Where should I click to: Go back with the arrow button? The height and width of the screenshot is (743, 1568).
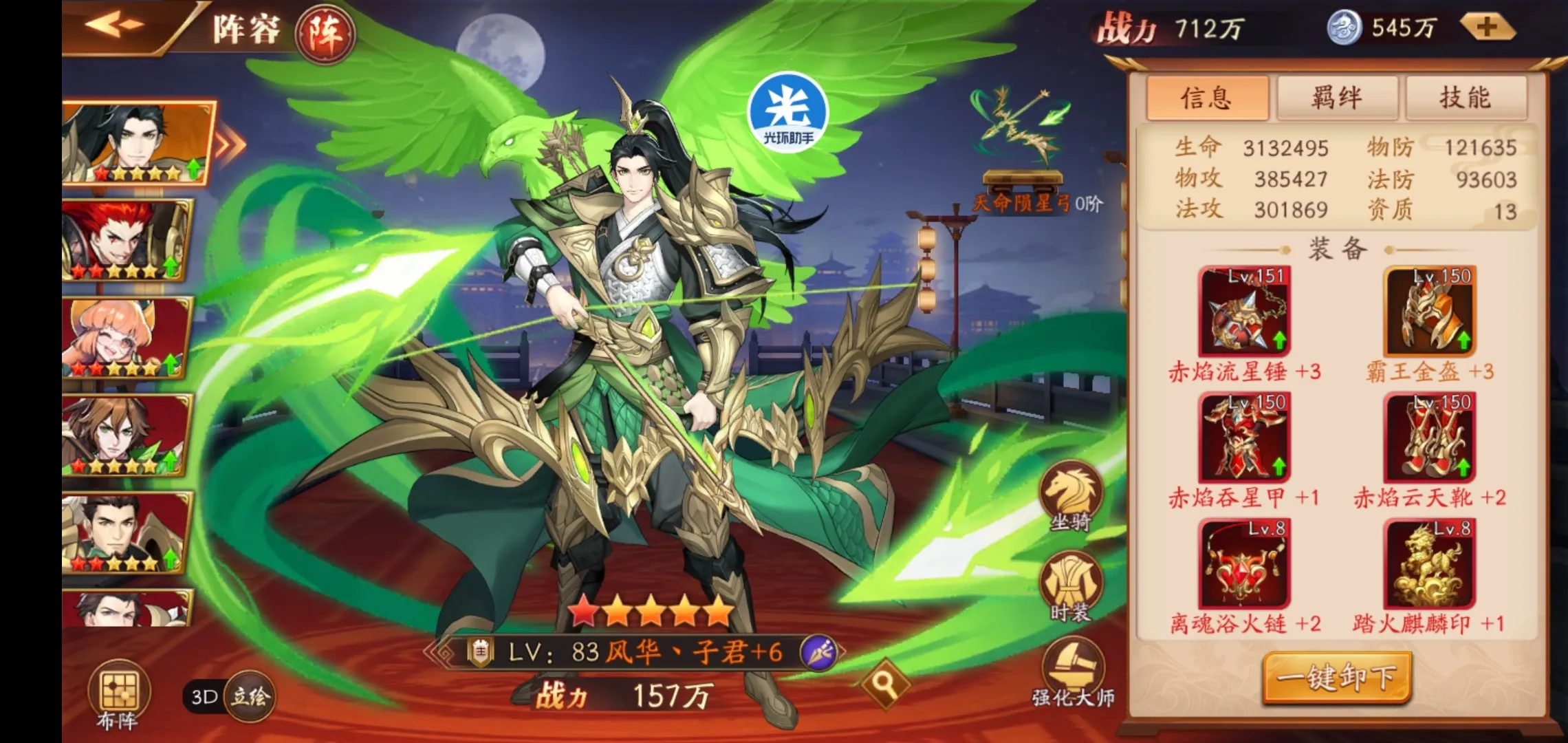[115, 25]
